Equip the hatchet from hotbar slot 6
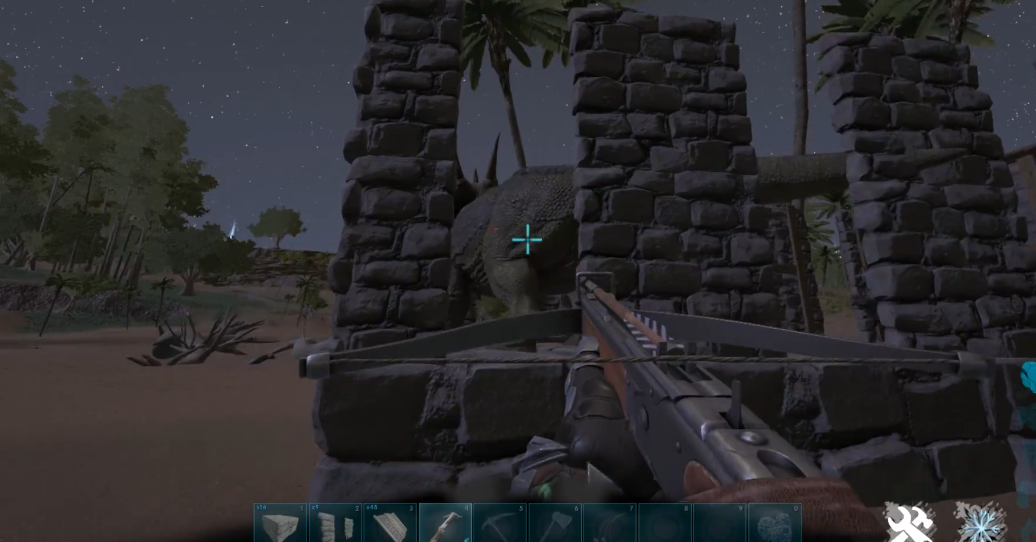Image resolution: width=1036 pixels, height=542 pixels. 554,523
